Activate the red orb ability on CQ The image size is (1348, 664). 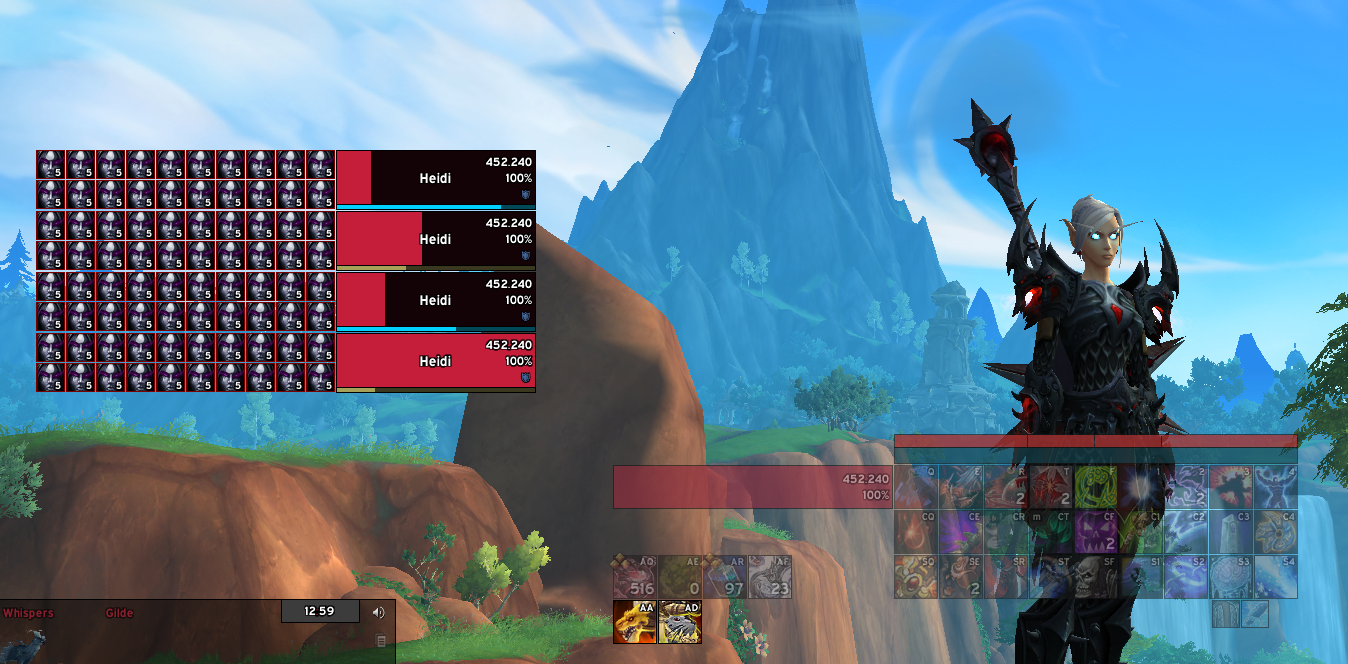915,531
